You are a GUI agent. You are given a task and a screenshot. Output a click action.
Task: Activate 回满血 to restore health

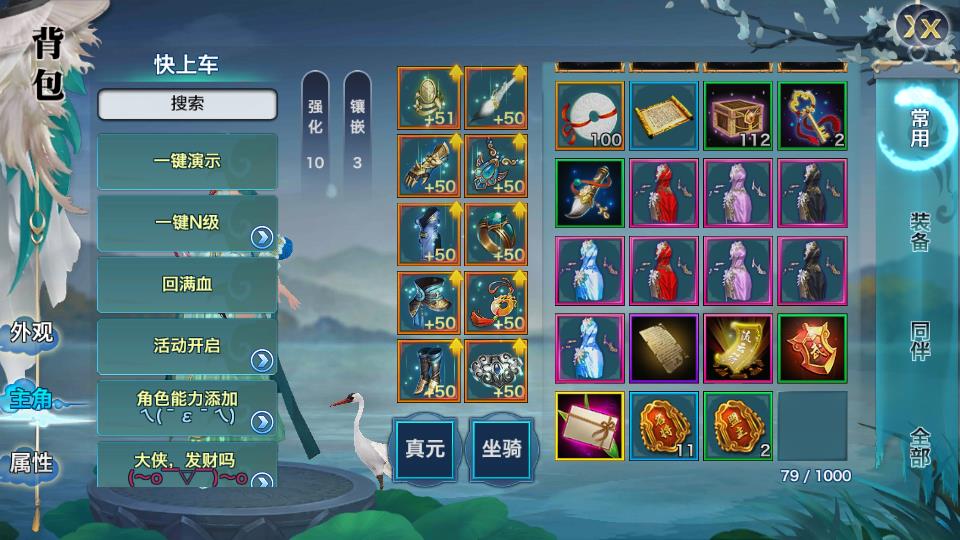pyautogui.click(x=187, y=285)
